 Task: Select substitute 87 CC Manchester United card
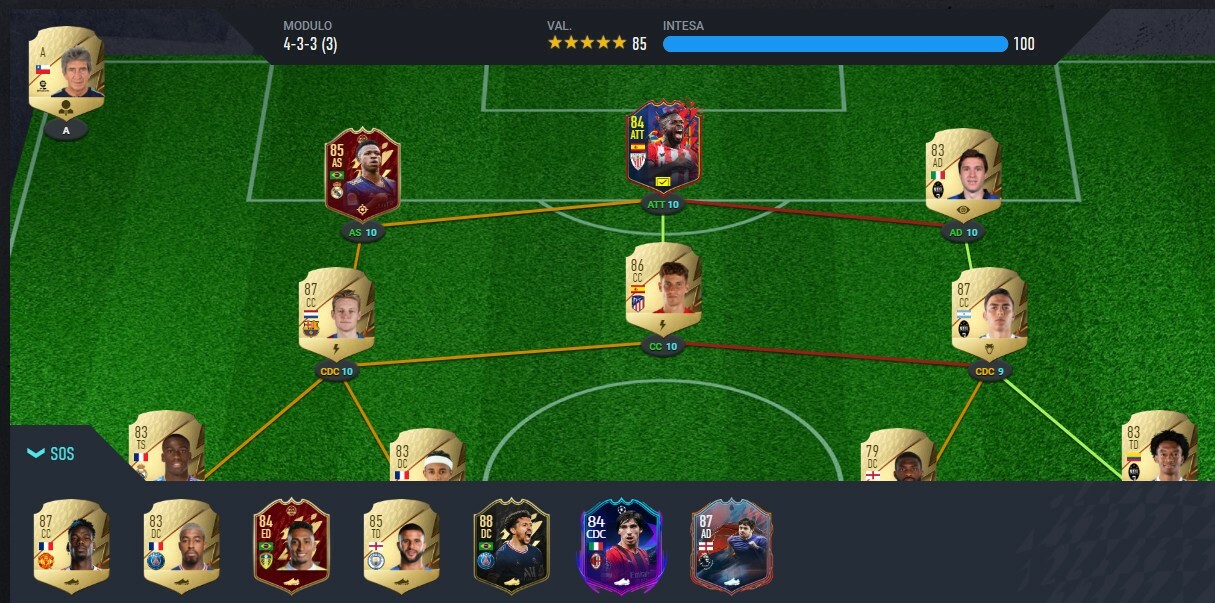coord(70,547)
